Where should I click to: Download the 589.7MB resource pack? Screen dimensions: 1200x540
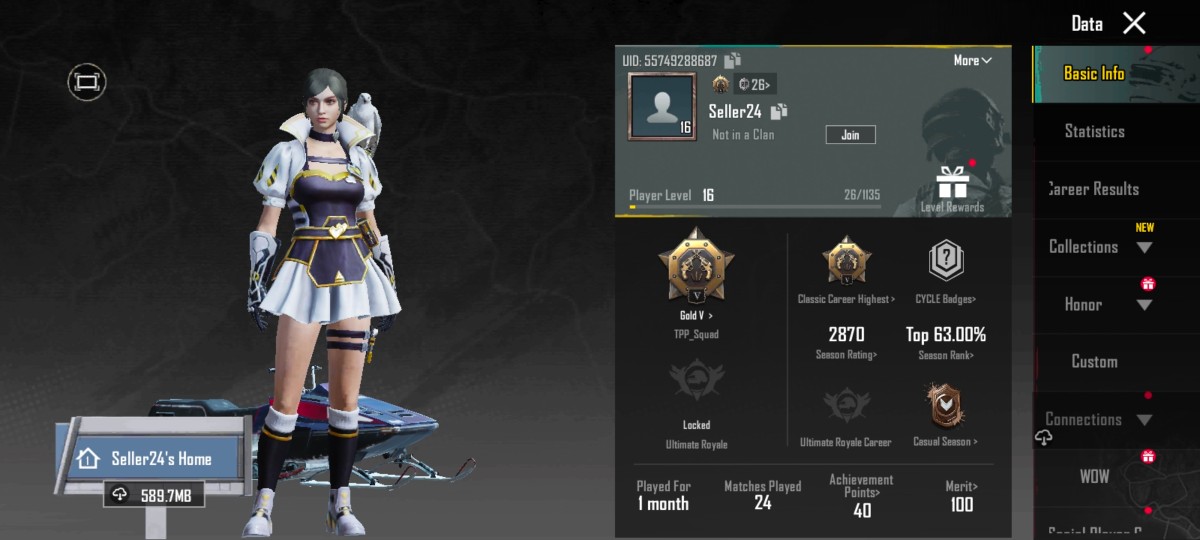point(151,495)
